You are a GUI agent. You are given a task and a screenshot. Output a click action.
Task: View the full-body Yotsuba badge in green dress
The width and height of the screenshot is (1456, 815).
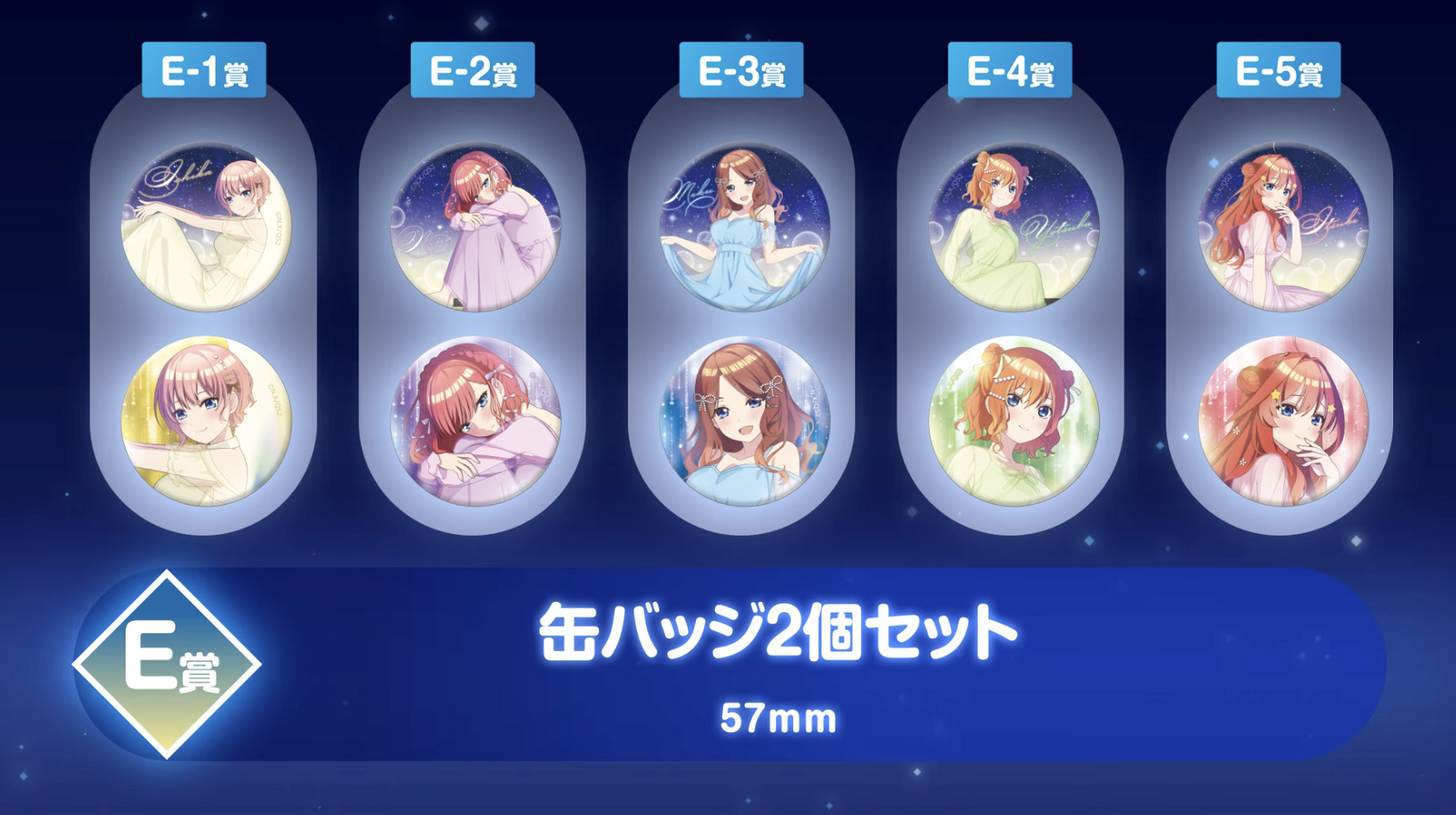1013,226
